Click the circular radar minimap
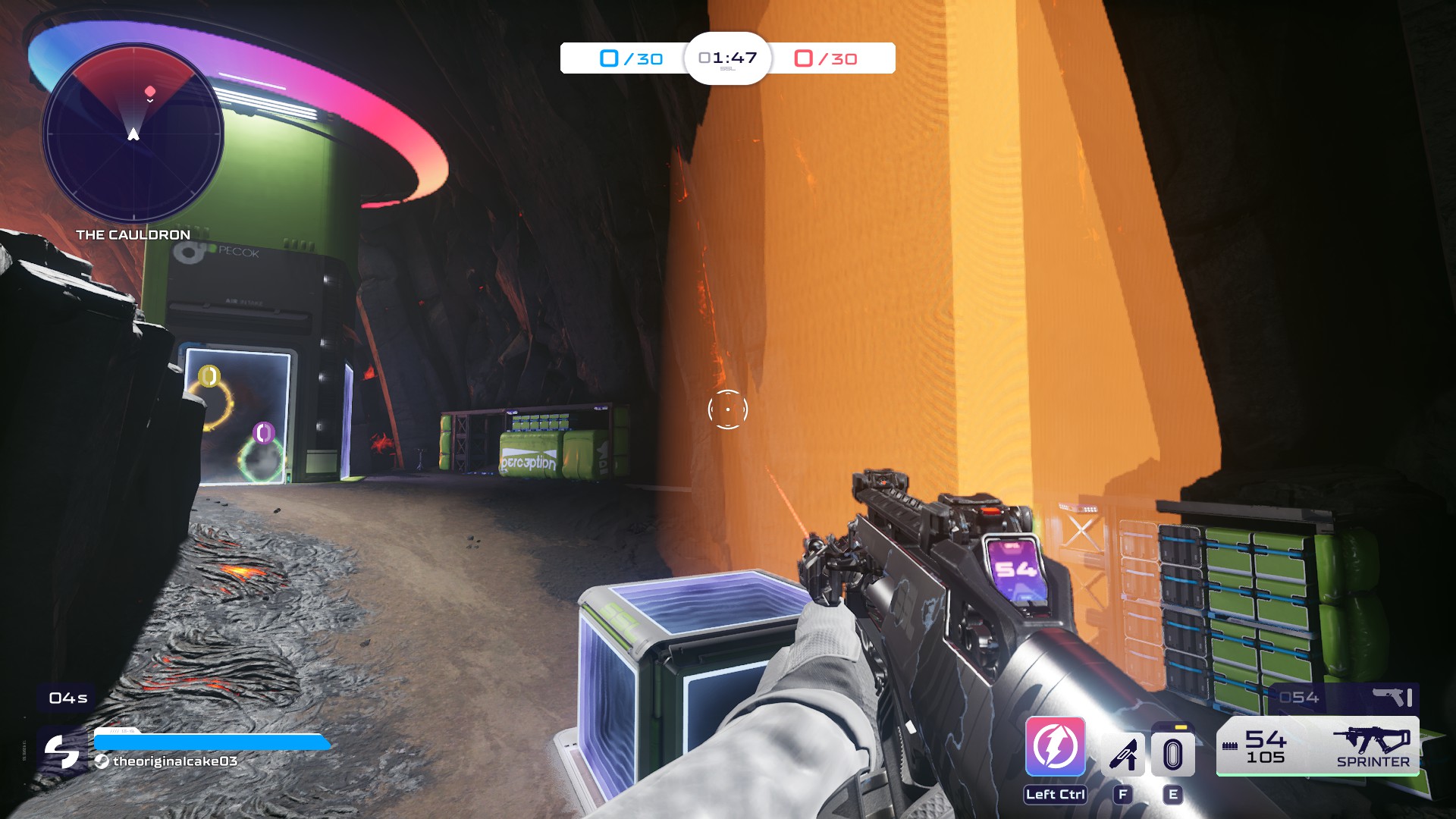Viewport: 1456px width, 819px height. (x=133, y=134)
